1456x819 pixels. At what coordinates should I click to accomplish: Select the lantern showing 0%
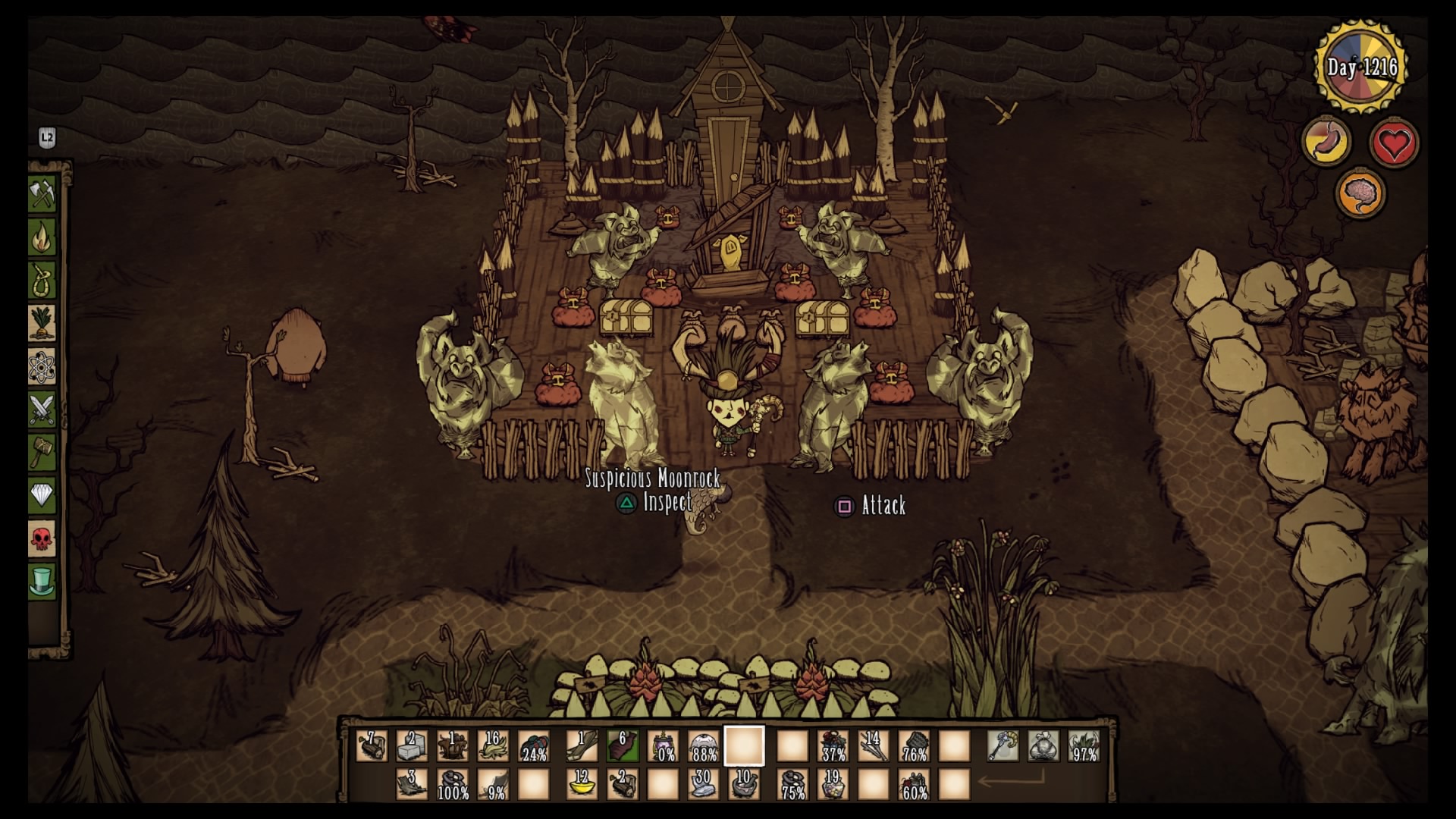(x=664, y=746)
